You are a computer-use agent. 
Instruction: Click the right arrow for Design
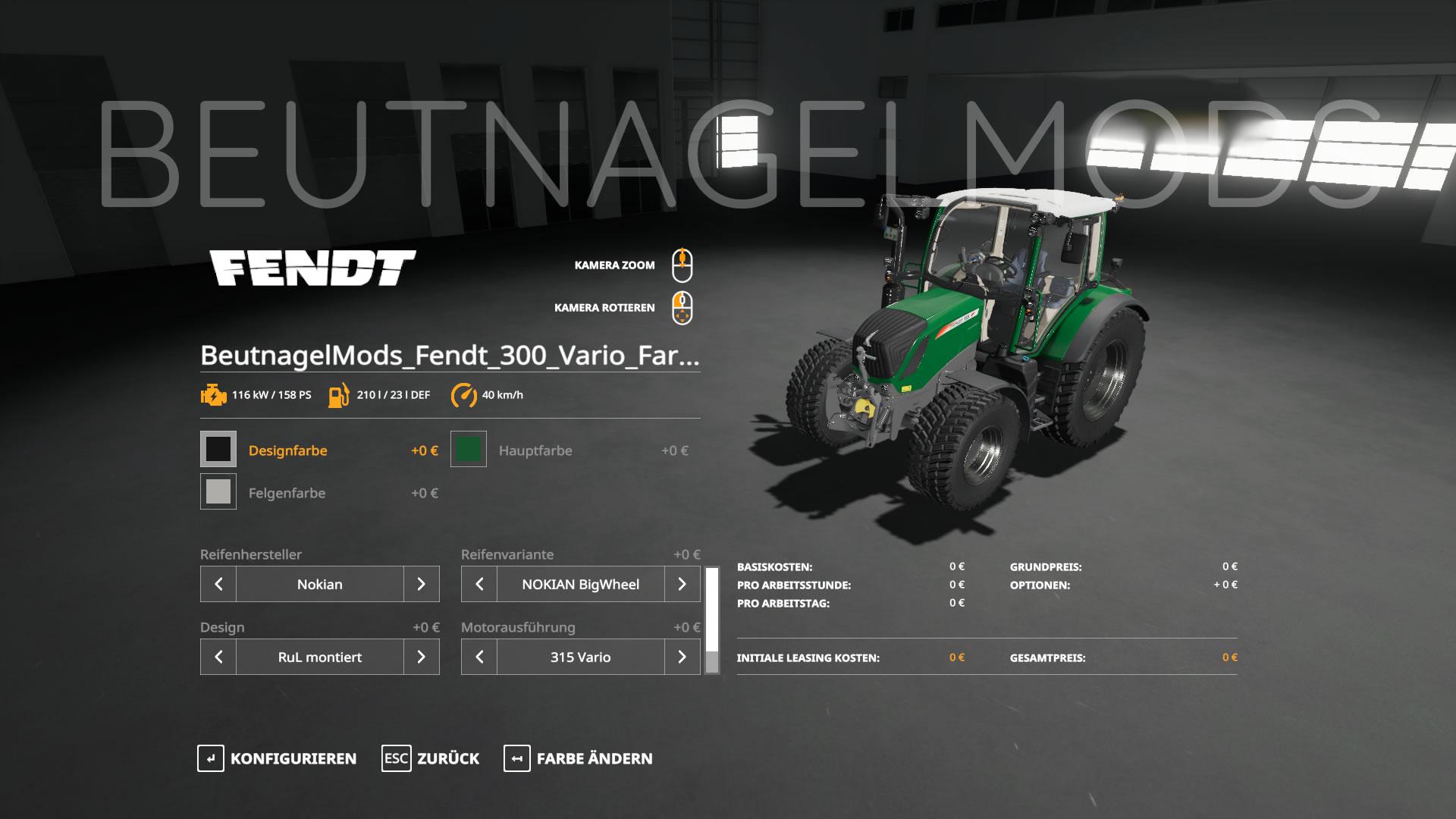pos(421,657)
